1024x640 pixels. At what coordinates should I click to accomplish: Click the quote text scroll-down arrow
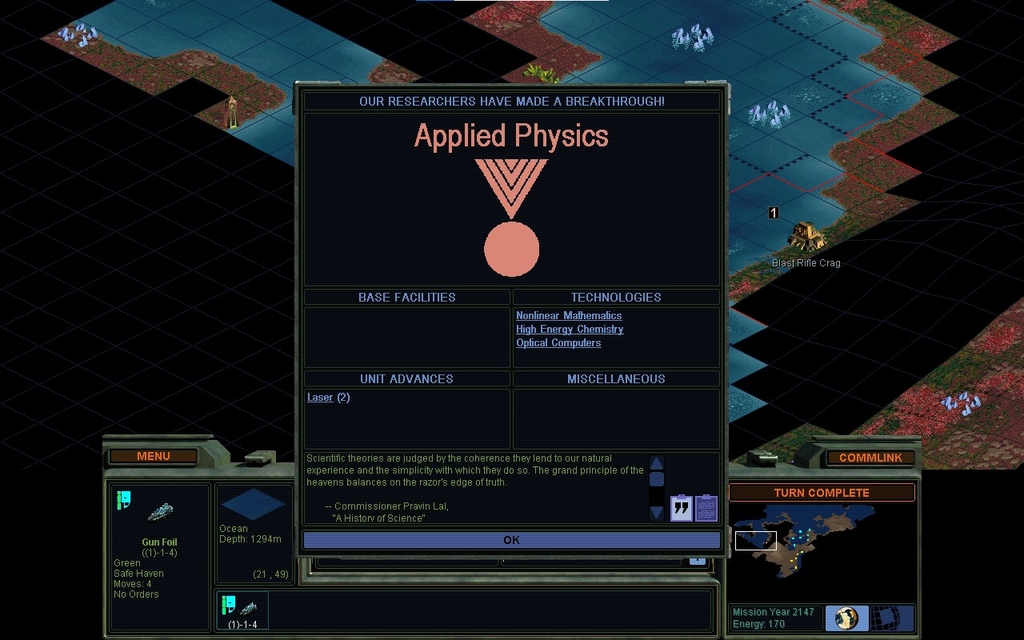pos(657,512)
